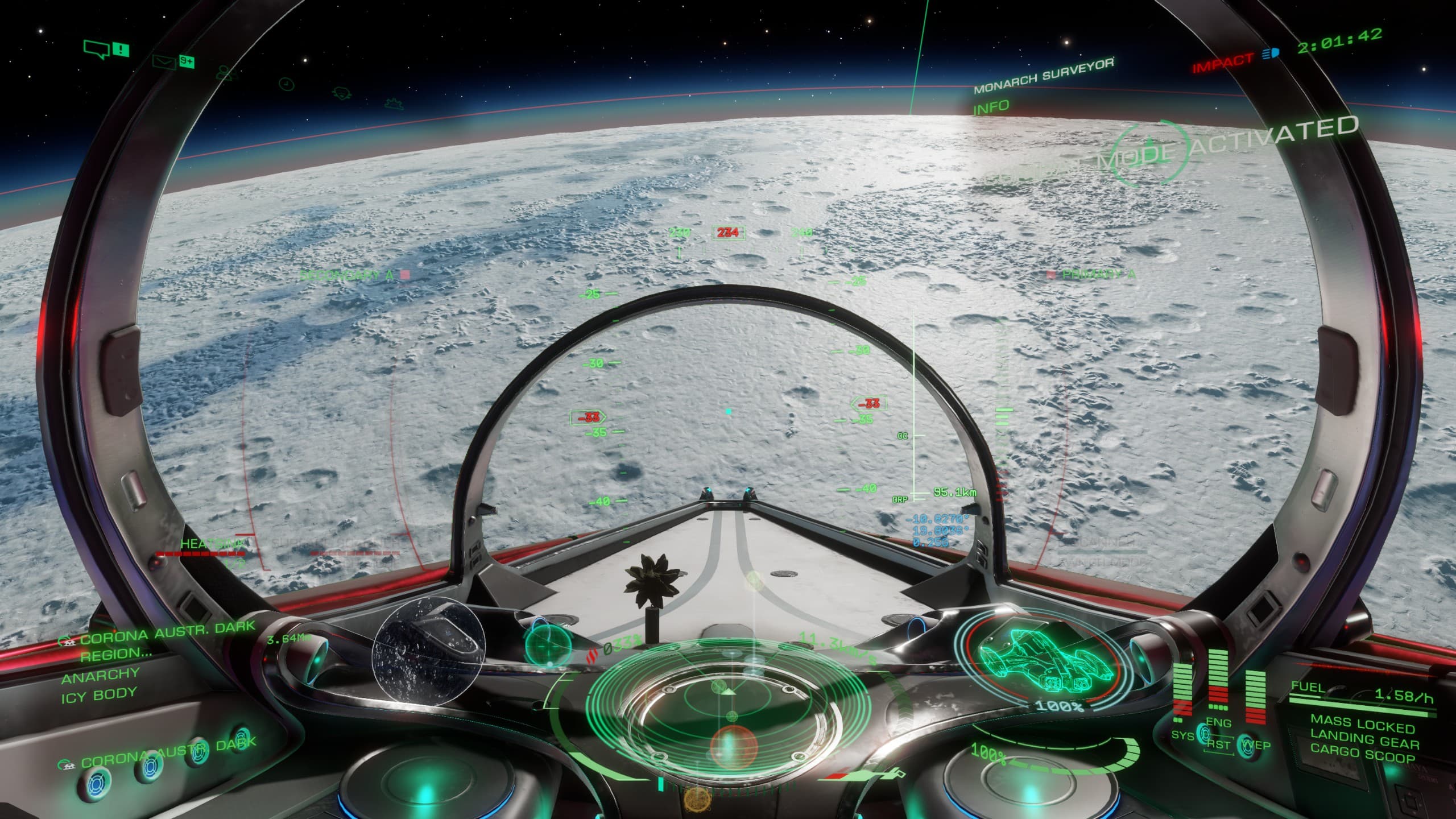This screenshot has height=819, width=1456.
Task: Click the RST pip reset label
Action: (x=1218, y=745)
